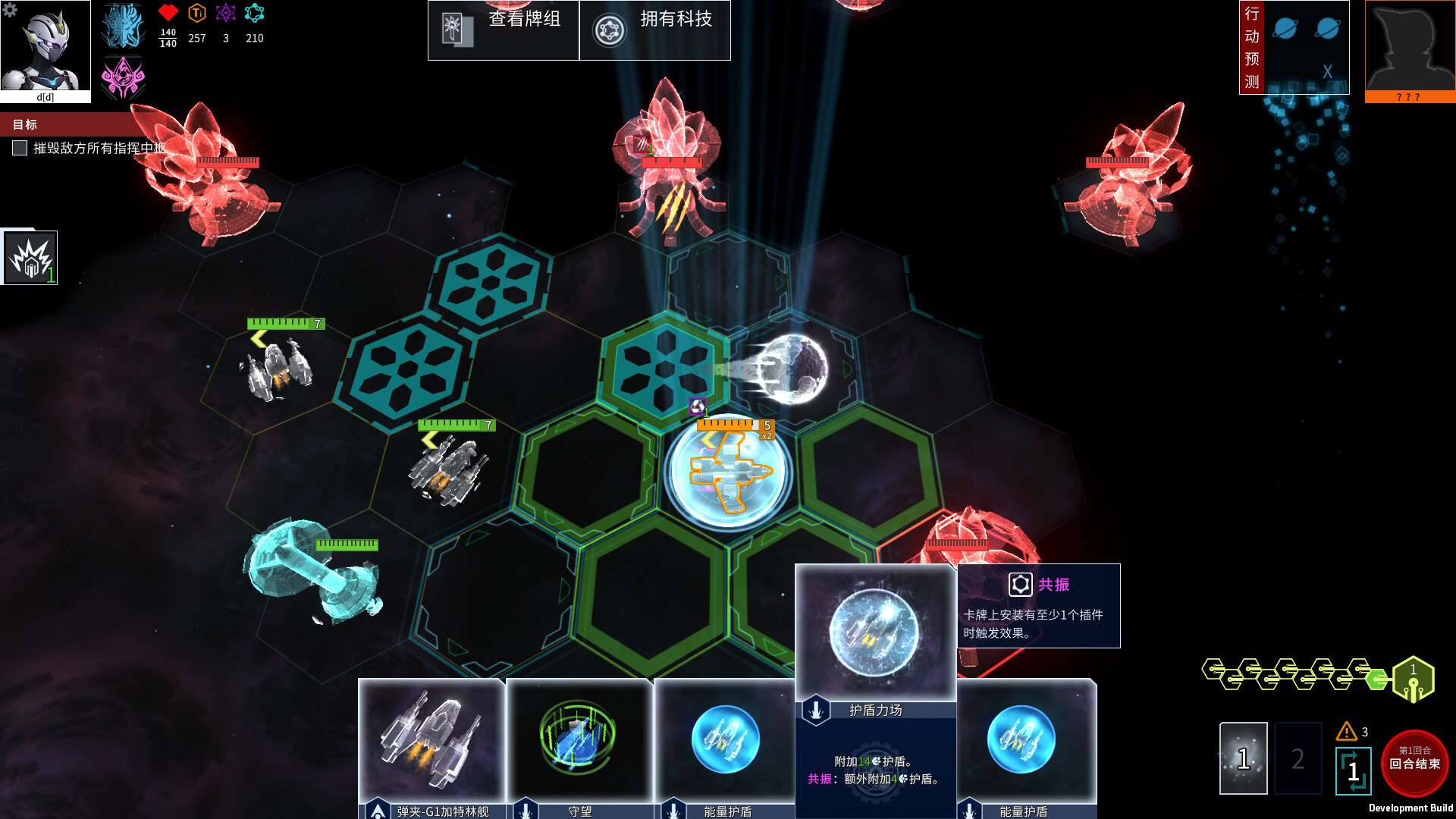Click the player avatar portrait d[d]
The image size is (1456, 819).
click(x=45, y=47)
